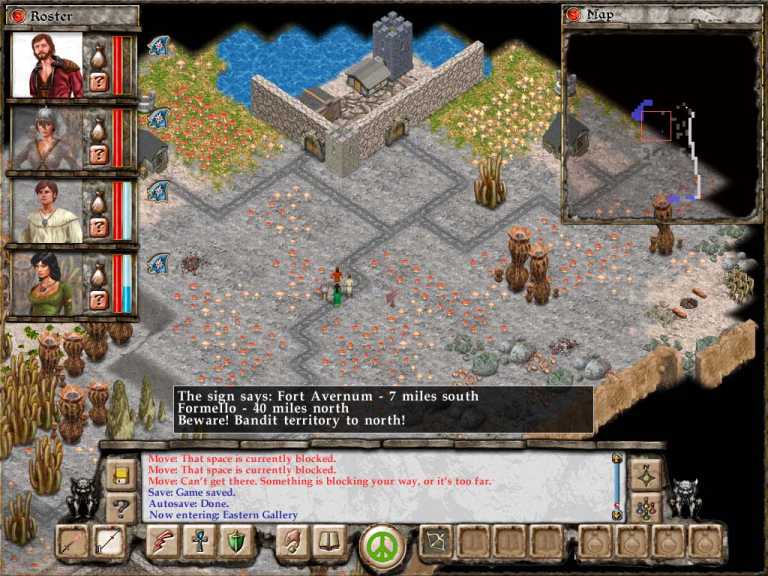Screen dimensions: 768x576
Task: Open the first character's inventory bag
Action: click(99, 55)
